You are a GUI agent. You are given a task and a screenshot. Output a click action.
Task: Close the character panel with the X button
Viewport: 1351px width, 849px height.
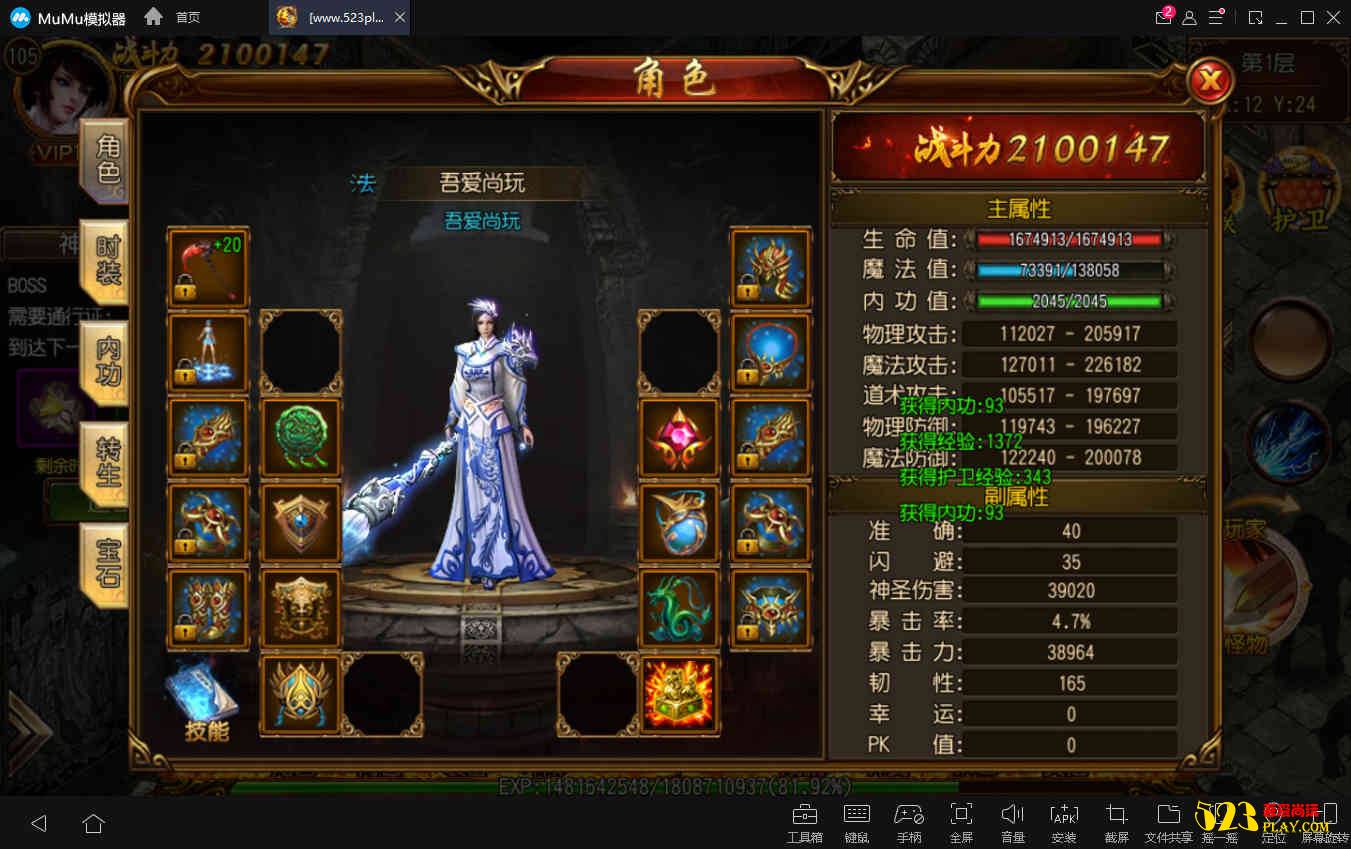(1210, 81)
